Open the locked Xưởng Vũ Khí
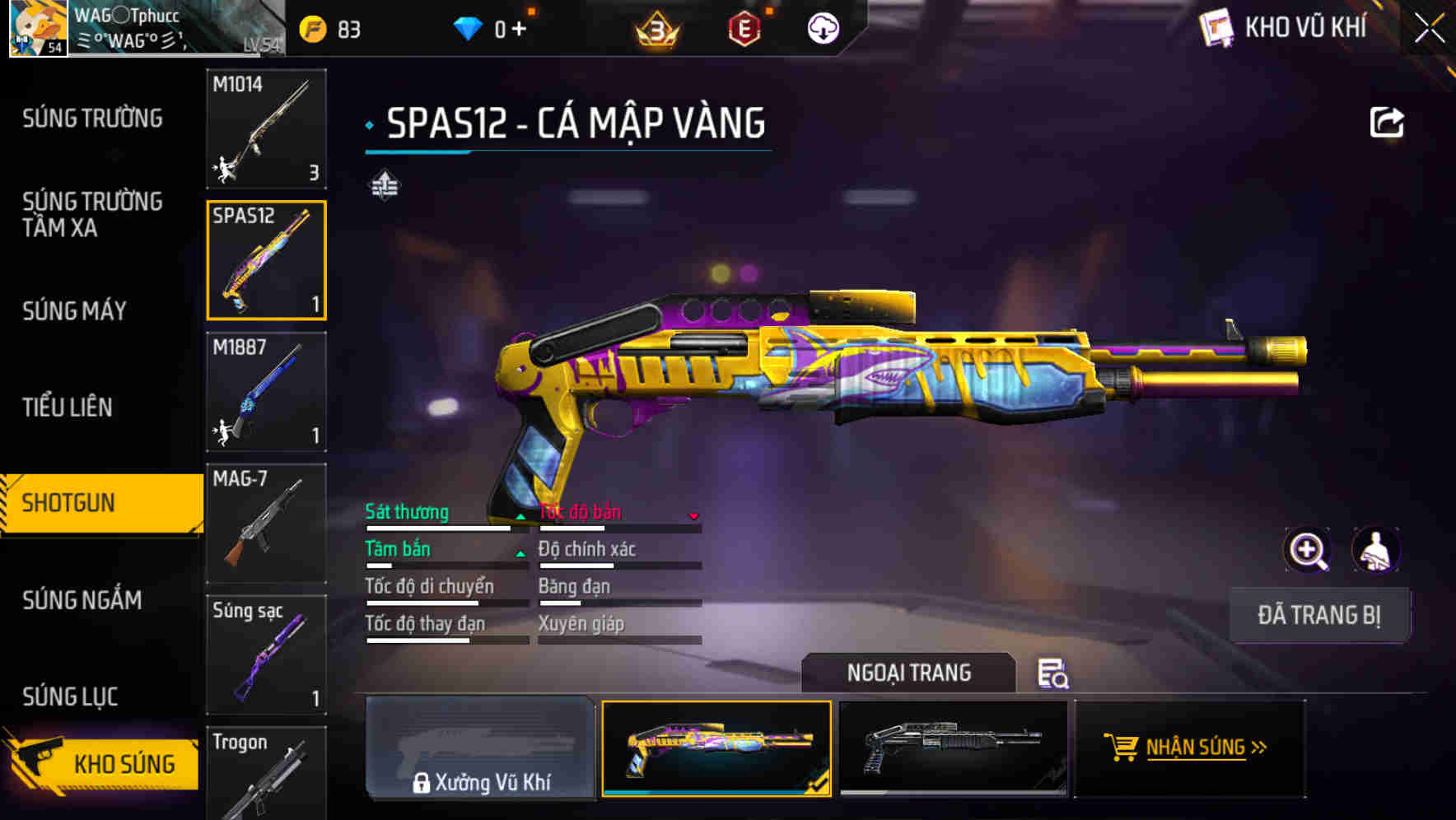 (481, 748)
